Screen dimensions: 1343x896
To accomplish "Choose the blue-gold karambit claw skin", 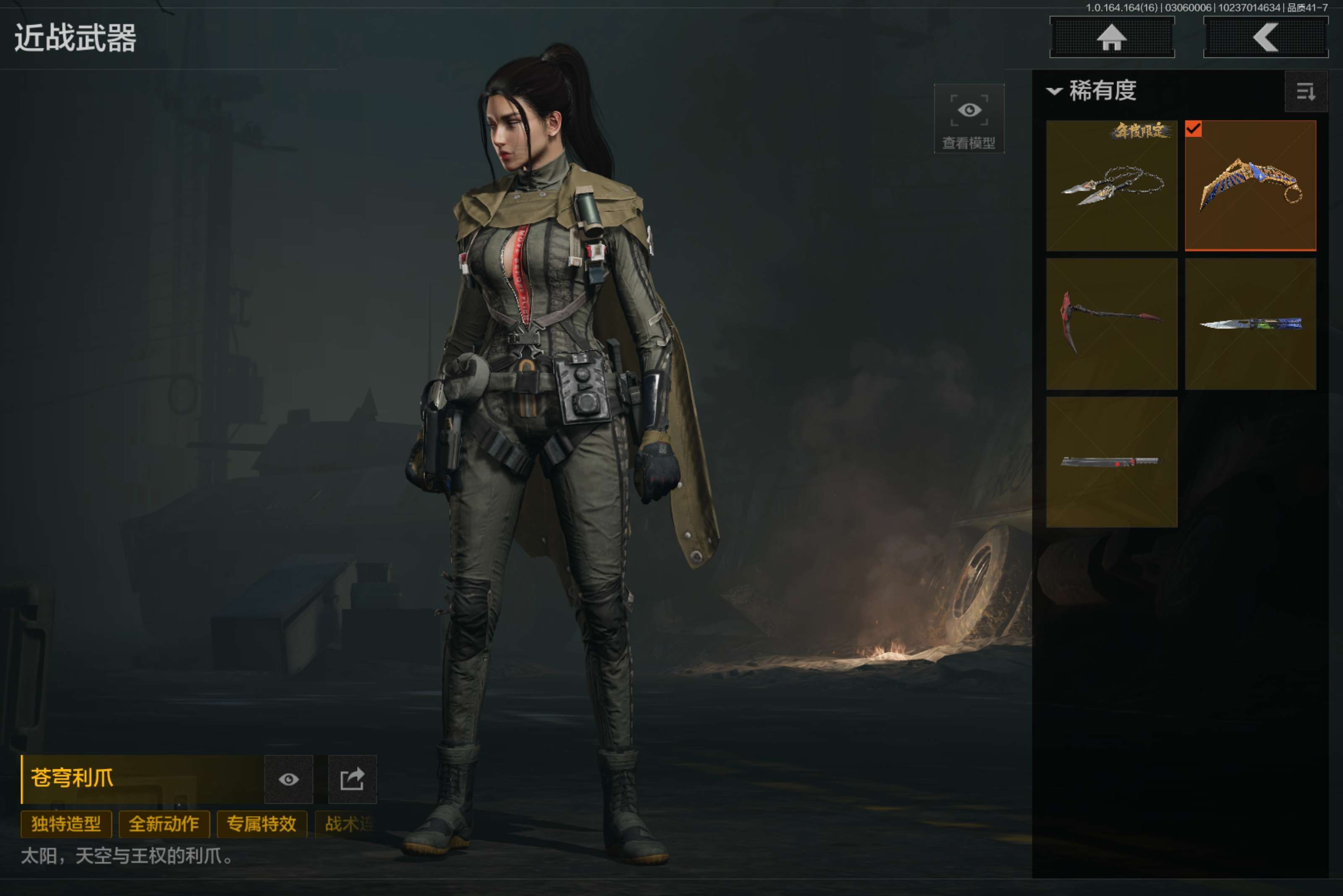I will (1250, 186).
